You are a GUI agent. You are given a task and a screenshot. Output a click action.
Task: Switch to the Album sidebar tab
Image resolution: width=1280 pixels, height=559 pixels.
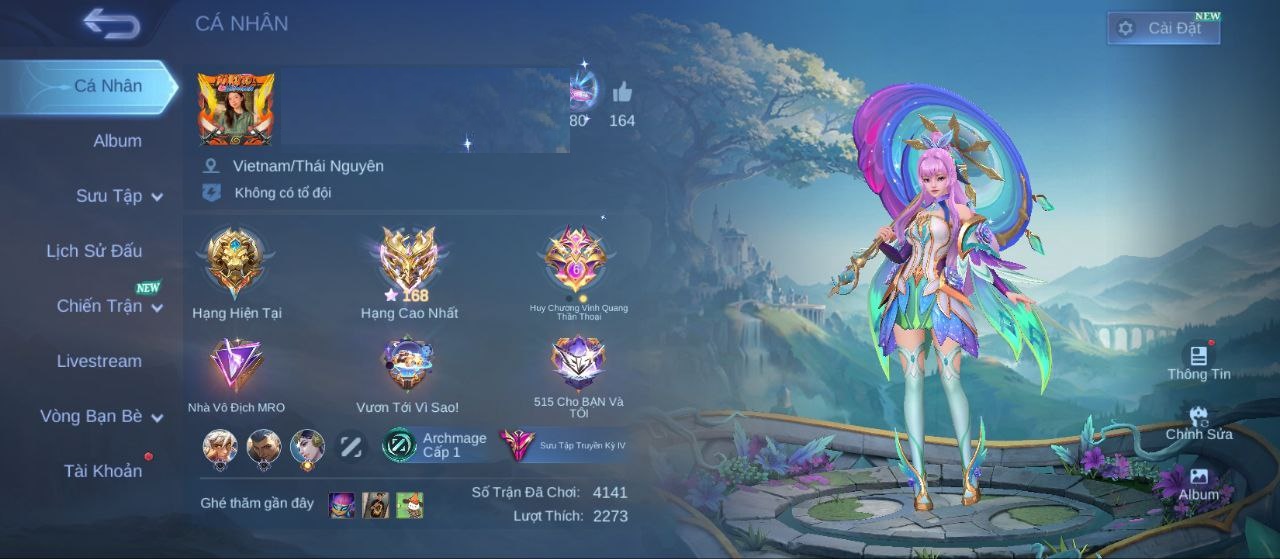pyautogui.click(x=117, y=141)
